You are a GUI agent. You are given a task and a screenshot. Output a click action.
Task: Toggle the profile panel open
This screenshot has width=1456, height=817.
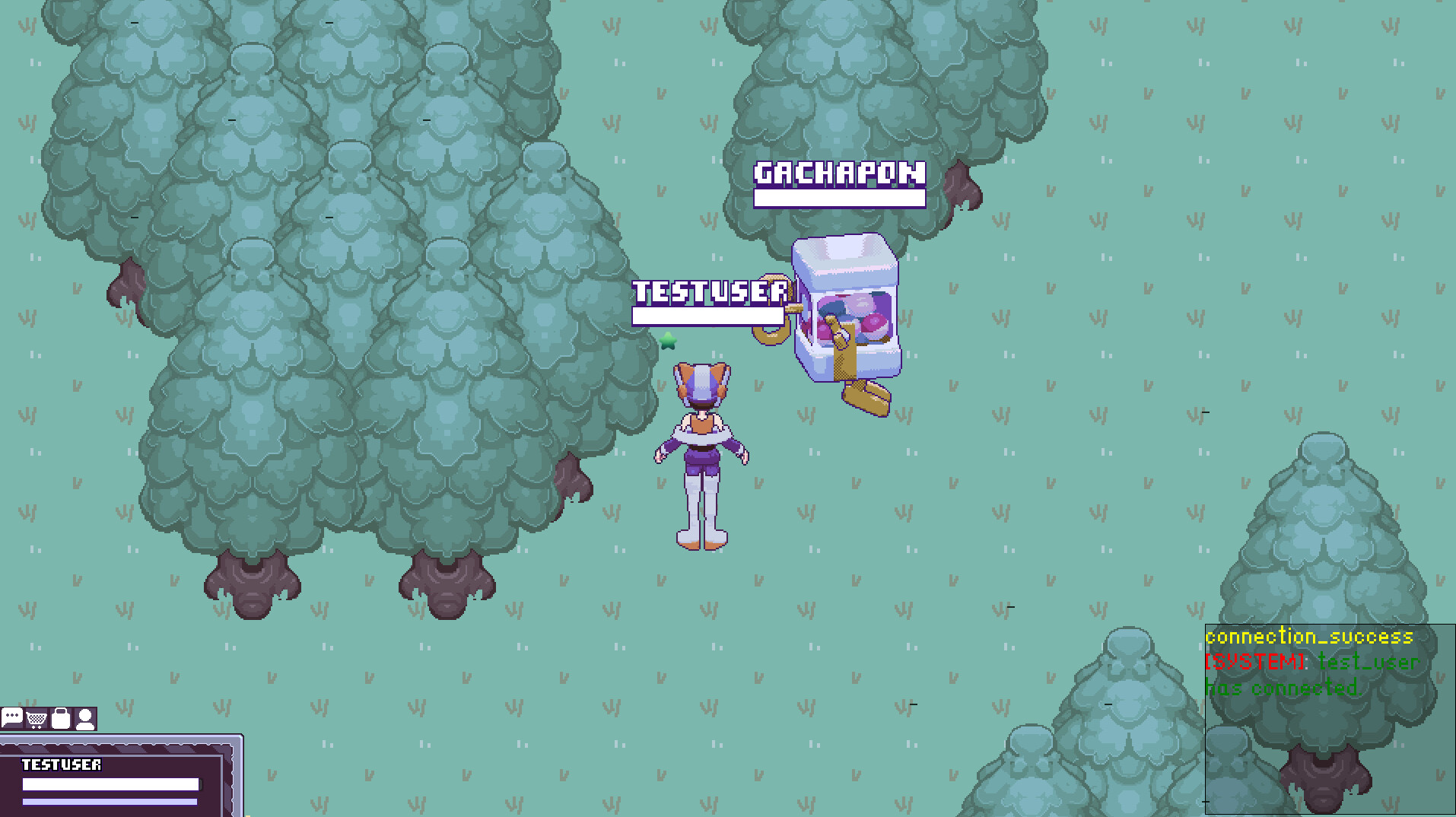(x=84, y=718)
